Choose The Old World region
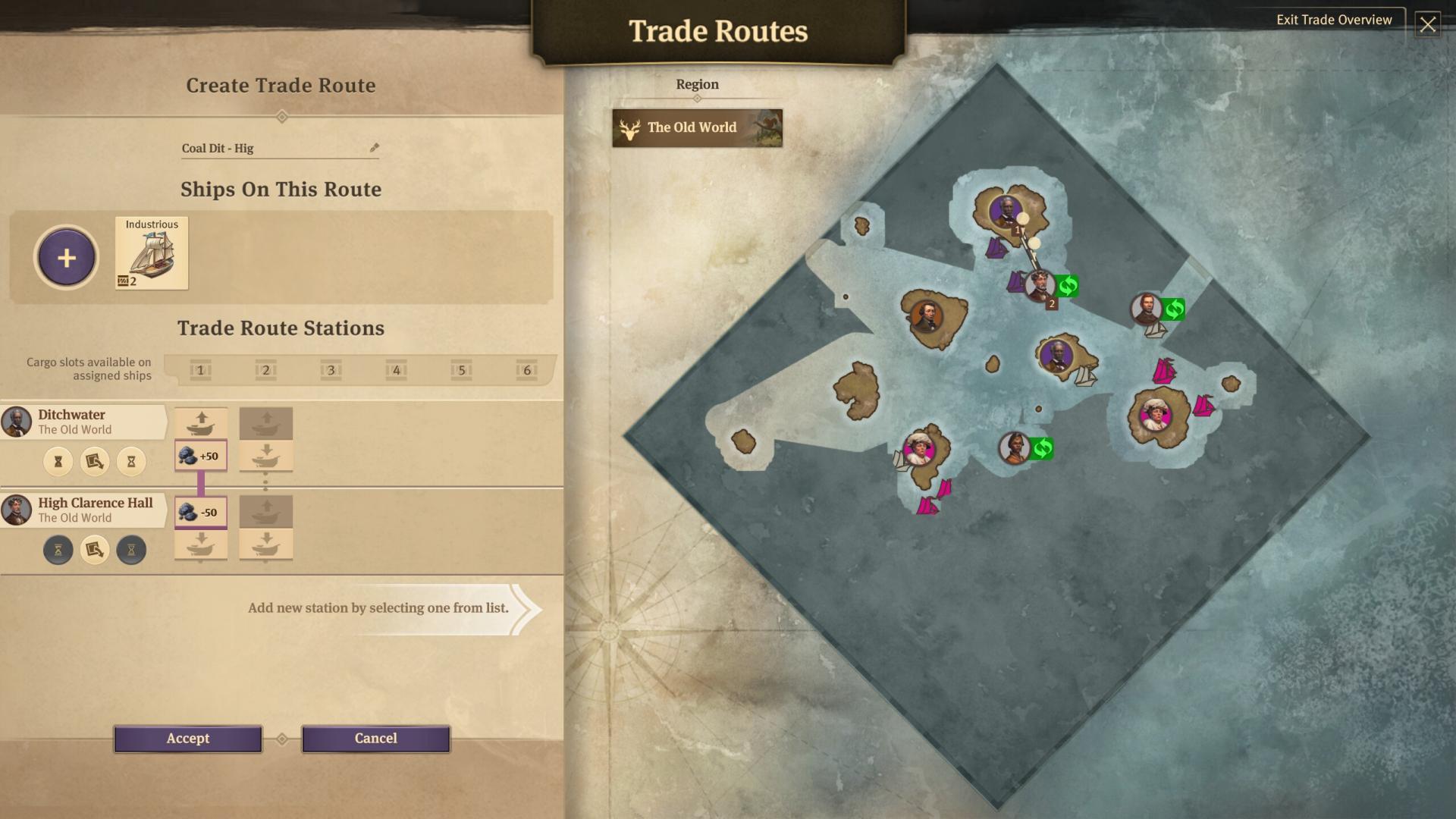Viewport: 1456px width, 819px height. (697, 128)
